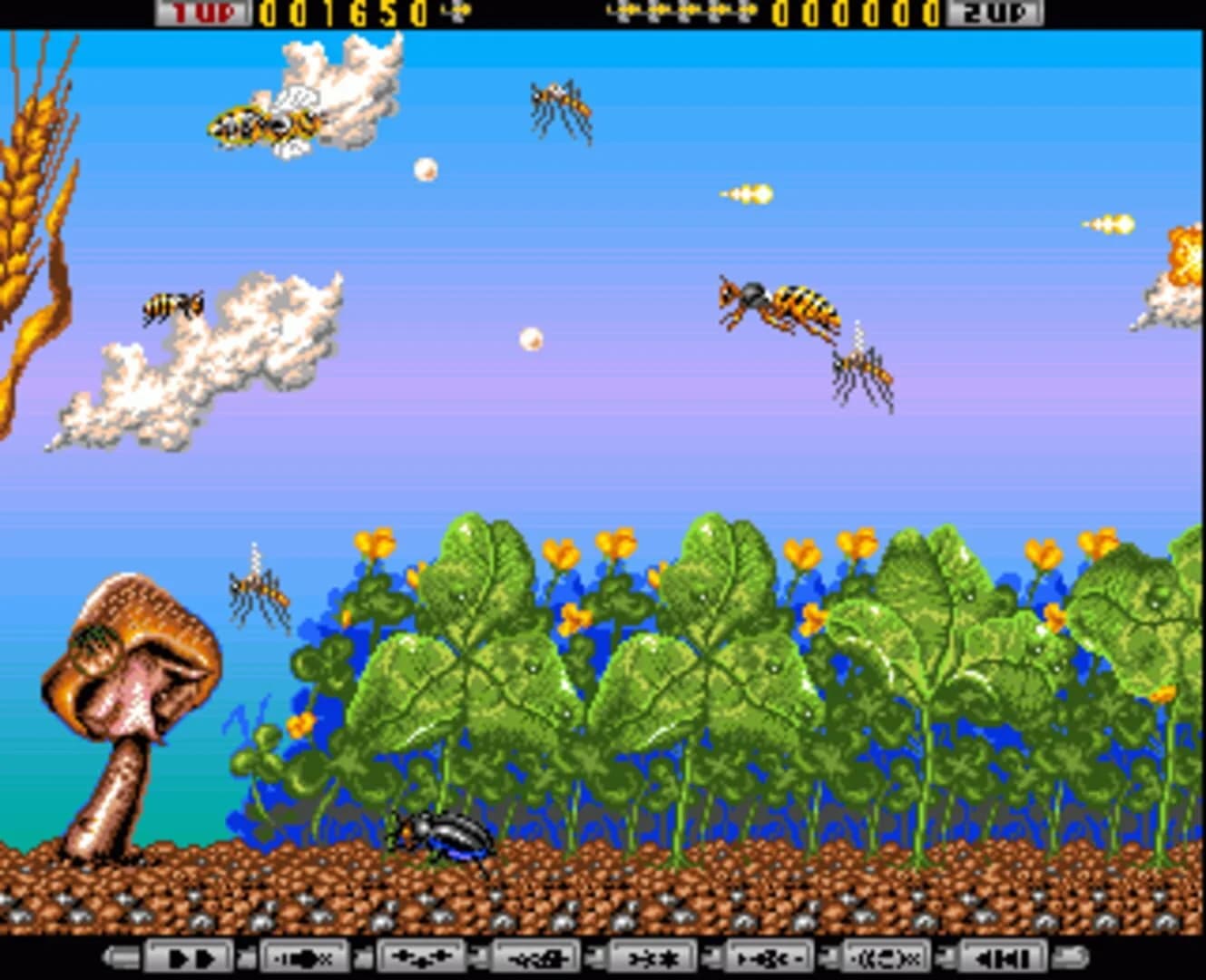This screenshot has width=1206, height=980.
Task: Click the player bee ship near the cloud
Action: 263,122
